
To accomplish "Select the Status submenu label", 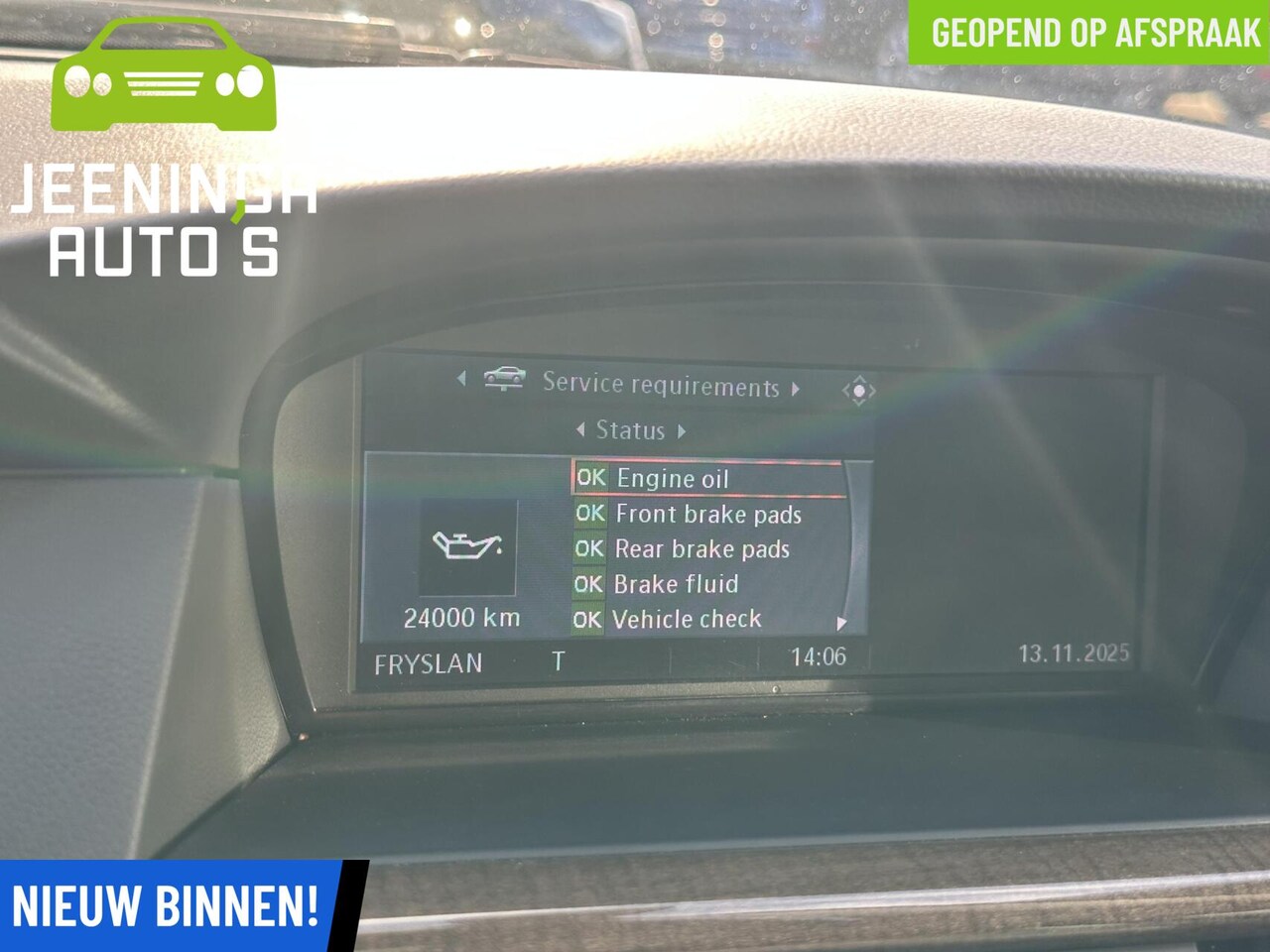I will pos(630,430).
